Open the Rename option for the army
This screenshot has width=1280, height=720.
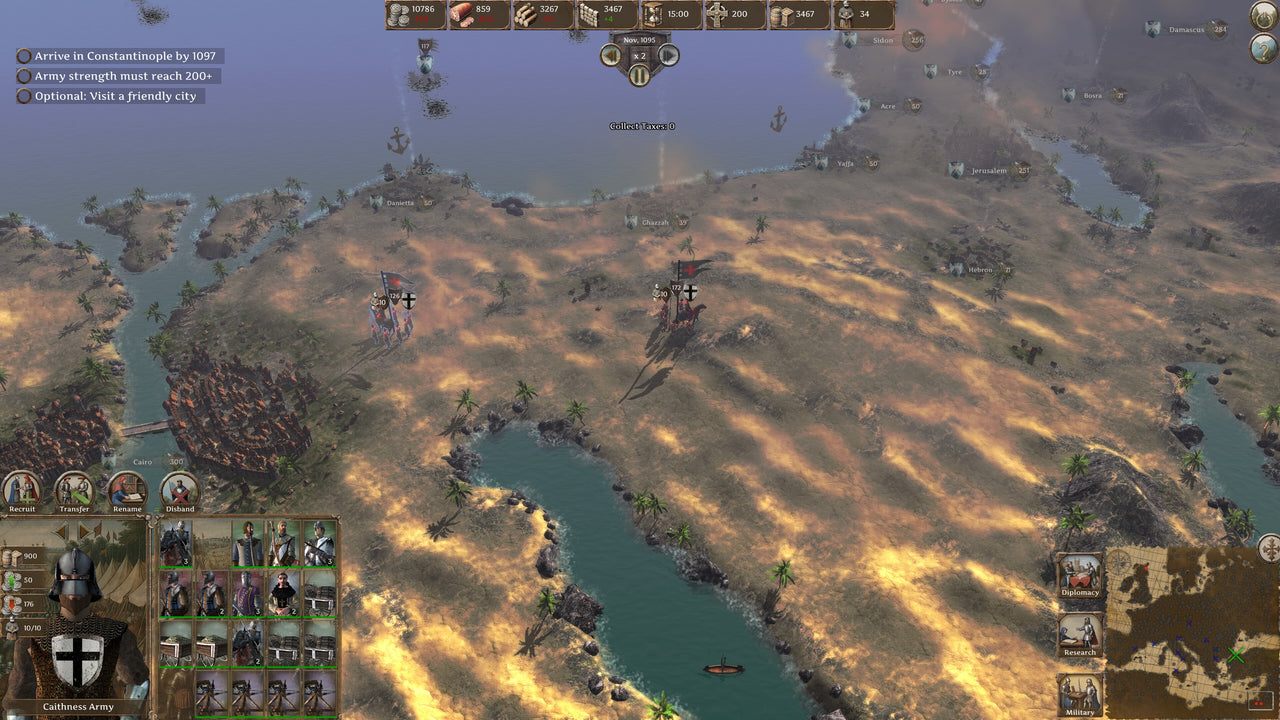[127, 490]
